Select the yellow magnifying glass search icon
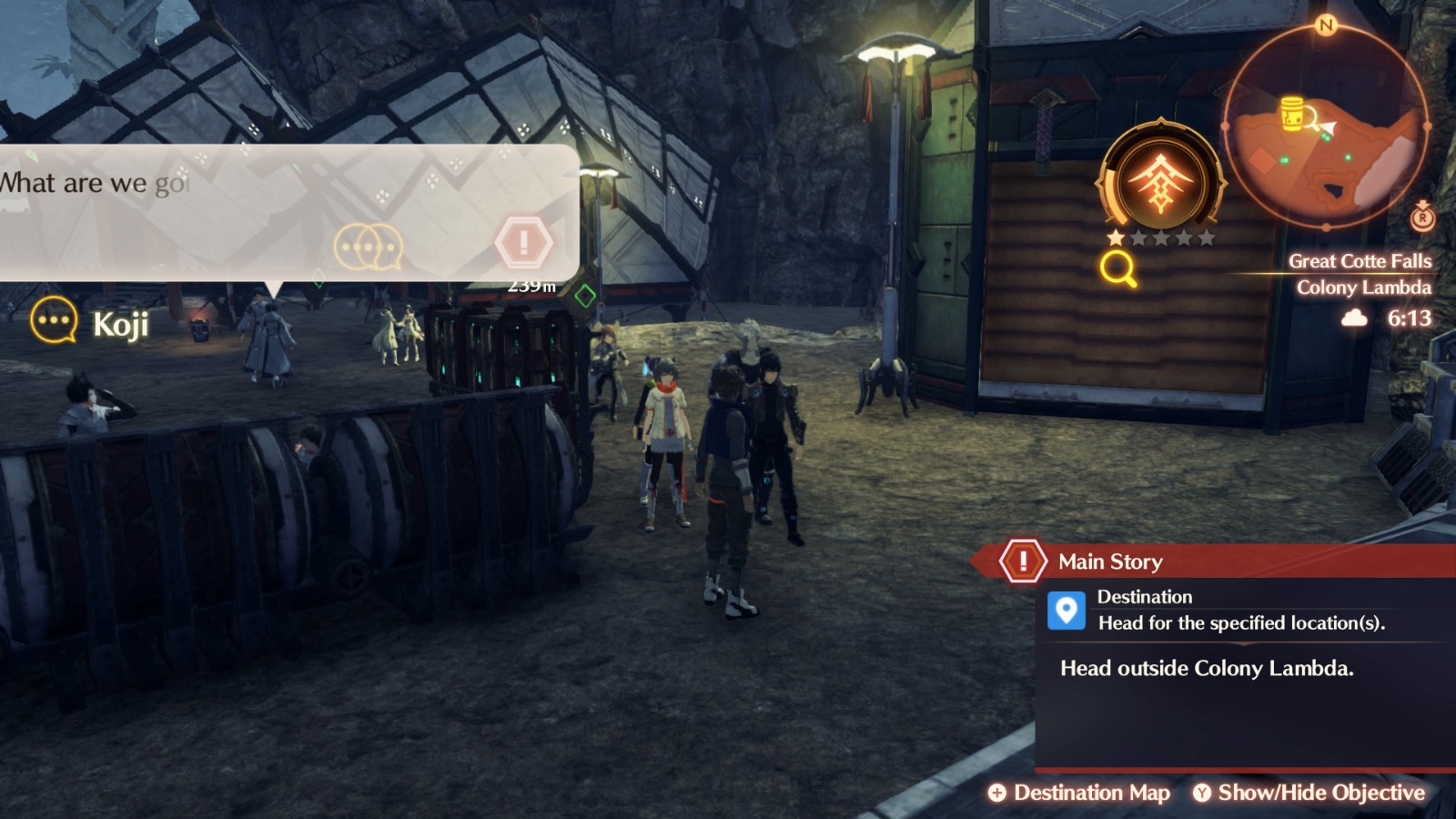The image size is (1456, 819). tap(1118, 268)
